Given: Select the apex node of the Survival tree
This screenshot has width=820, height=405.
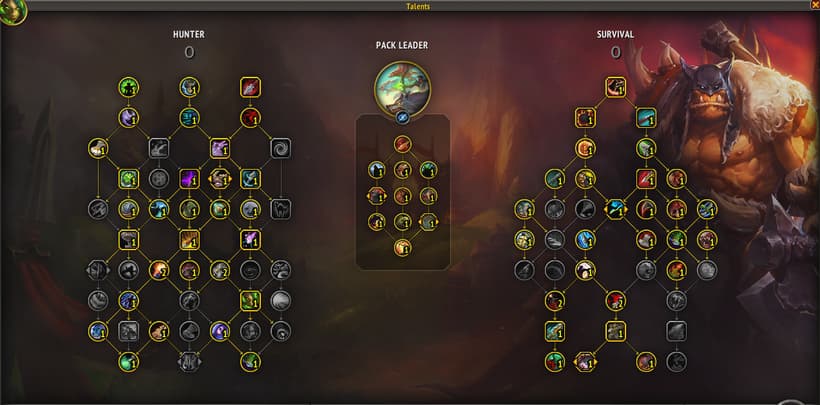Looking at the screenshot, I should 615,87.
